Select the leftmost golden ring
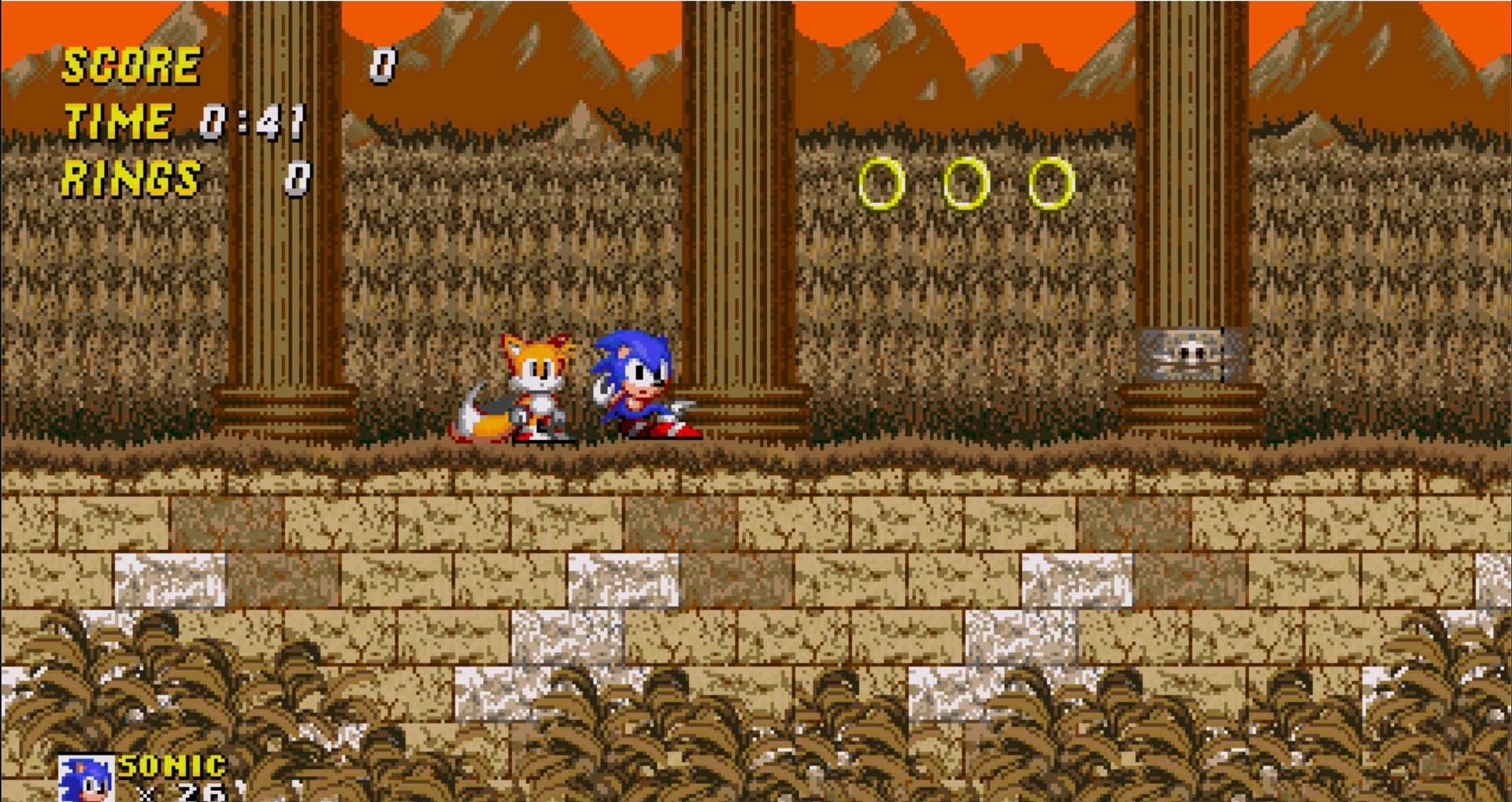The width and height of the screenshot is (1512, 802). tap(881, 183)
